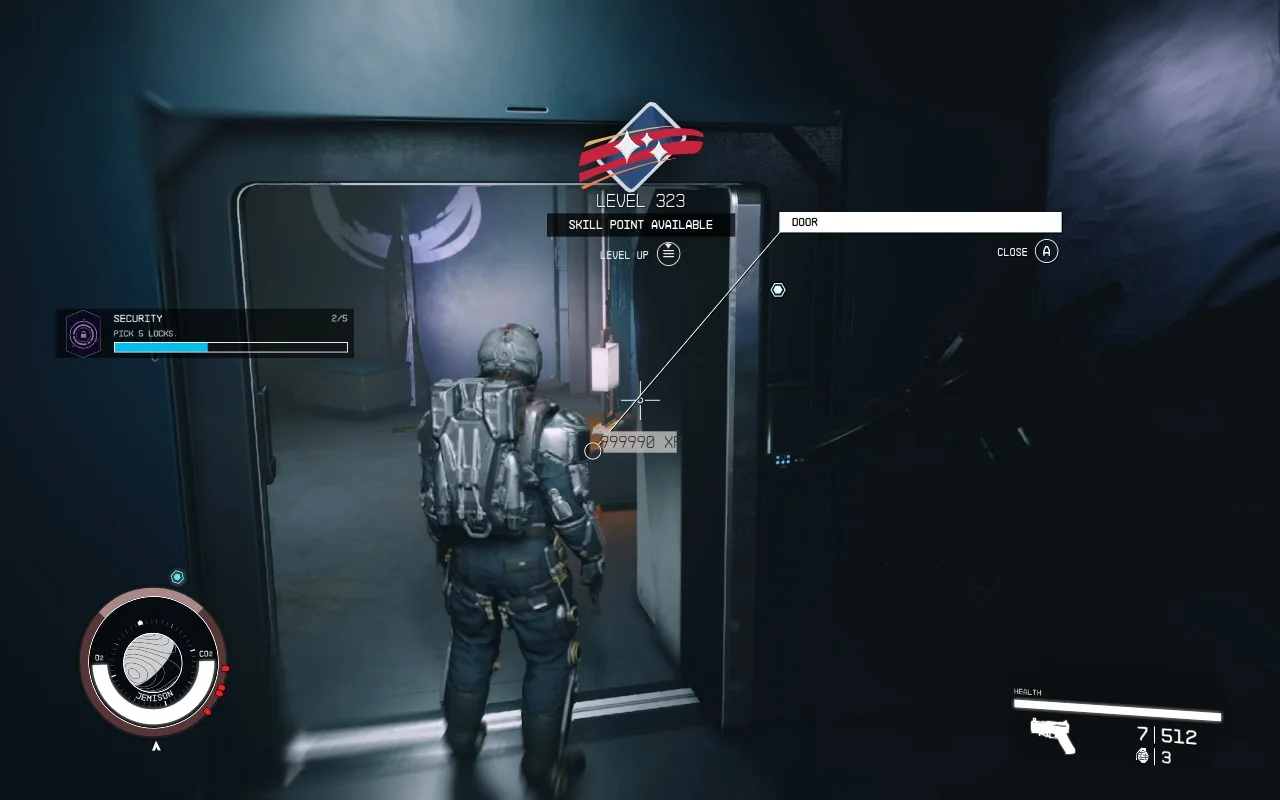Select the red and blue level-up emblem
The height and width of the screenshot is (800, 1280).
640,148
